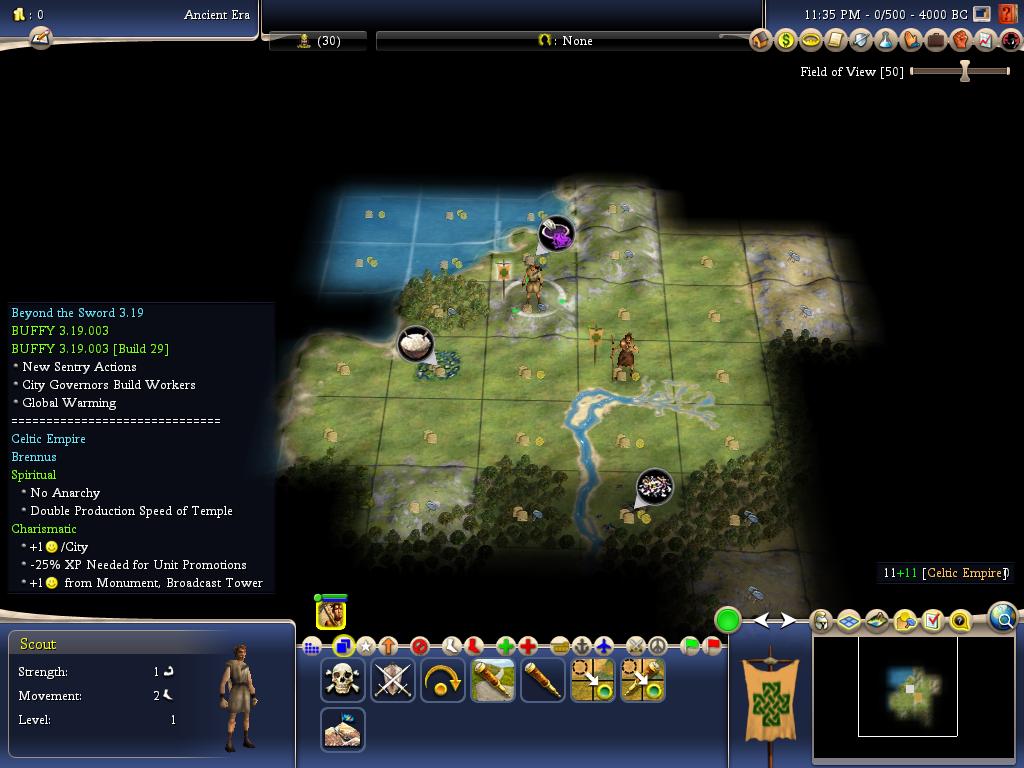Open the Military Advisor fist icon
Image resolution: width=1024 pixels, height=768 pixels.
961,40
